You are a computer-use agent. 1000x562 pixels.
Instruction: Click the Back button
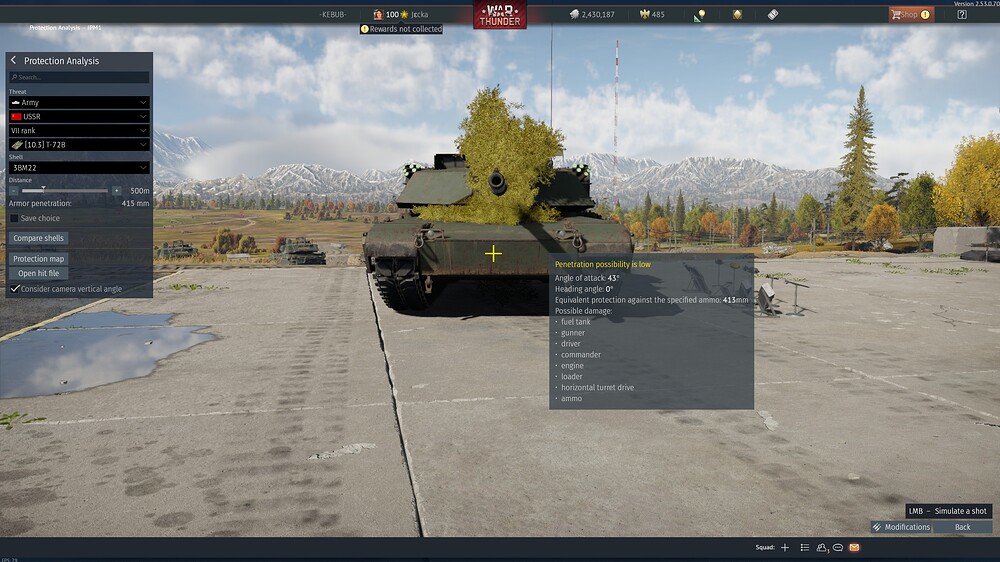coord(962,527)
